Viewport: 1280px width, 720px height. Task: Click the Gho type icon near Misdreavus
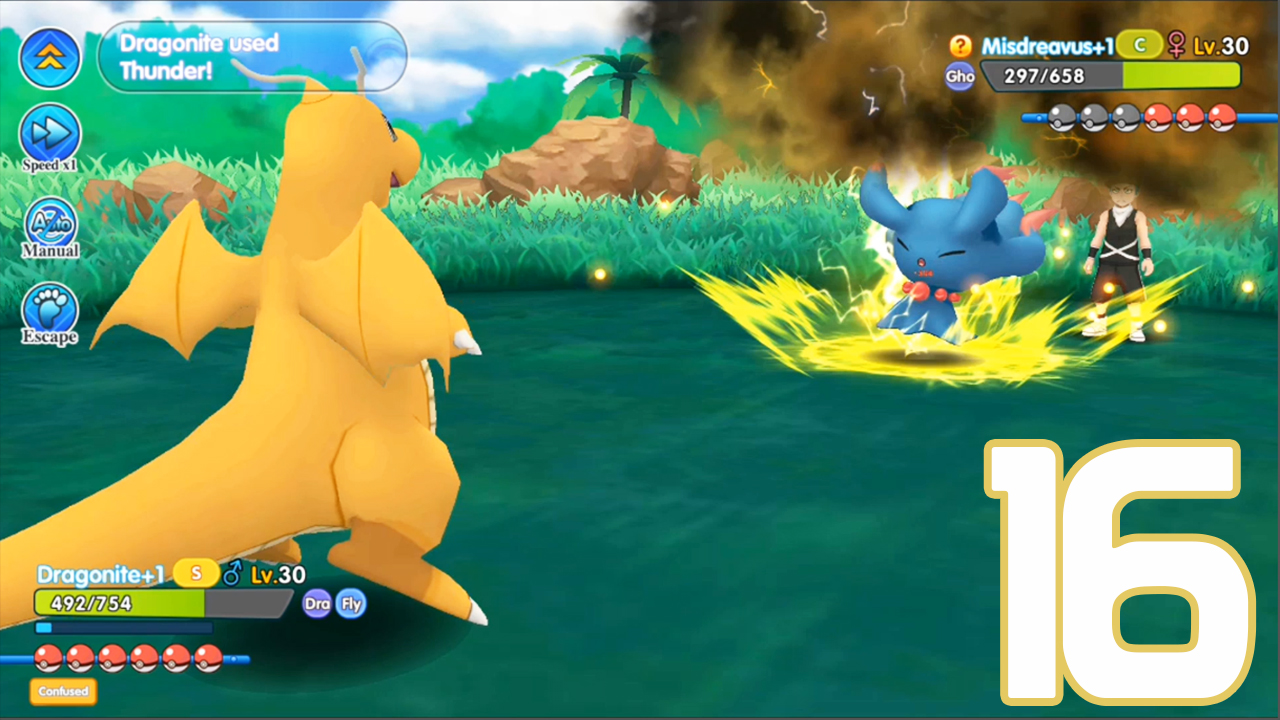point(959,76)
